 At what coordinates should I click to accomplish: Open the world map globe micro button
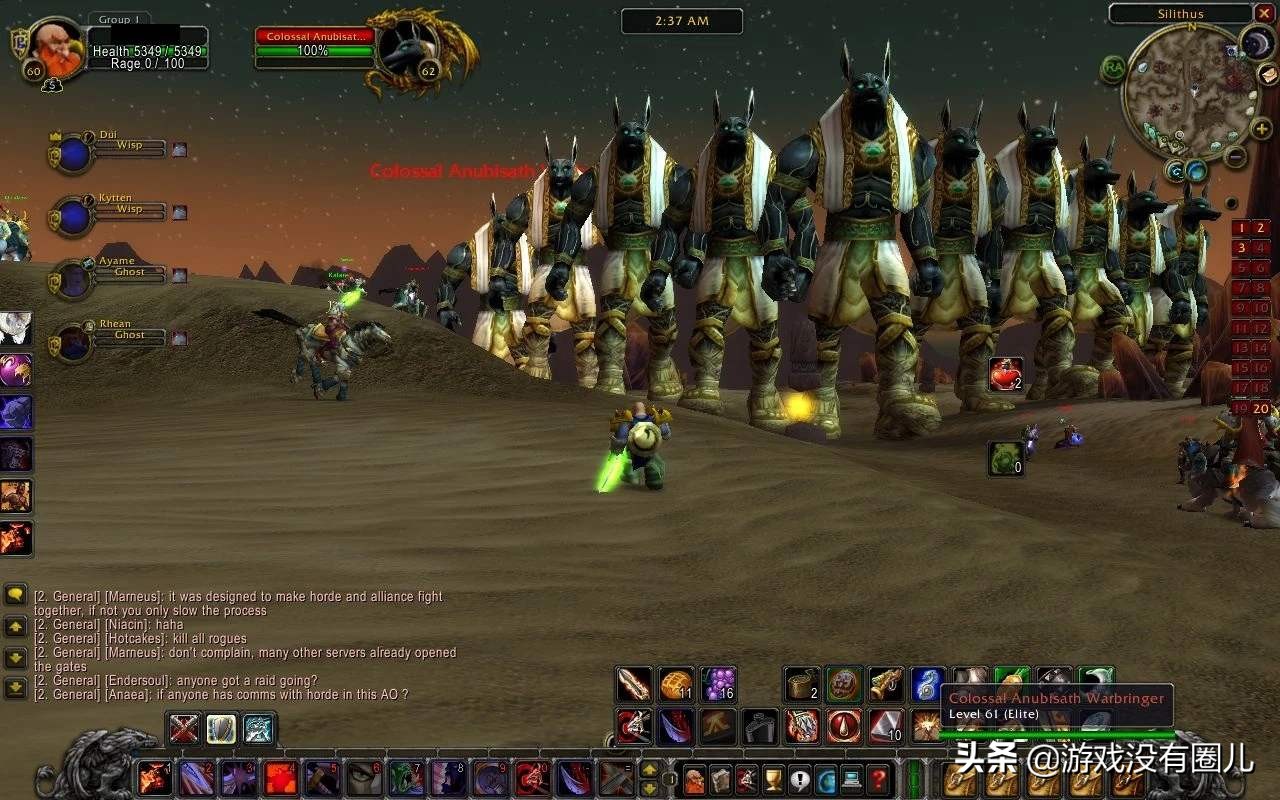(826, 779)
